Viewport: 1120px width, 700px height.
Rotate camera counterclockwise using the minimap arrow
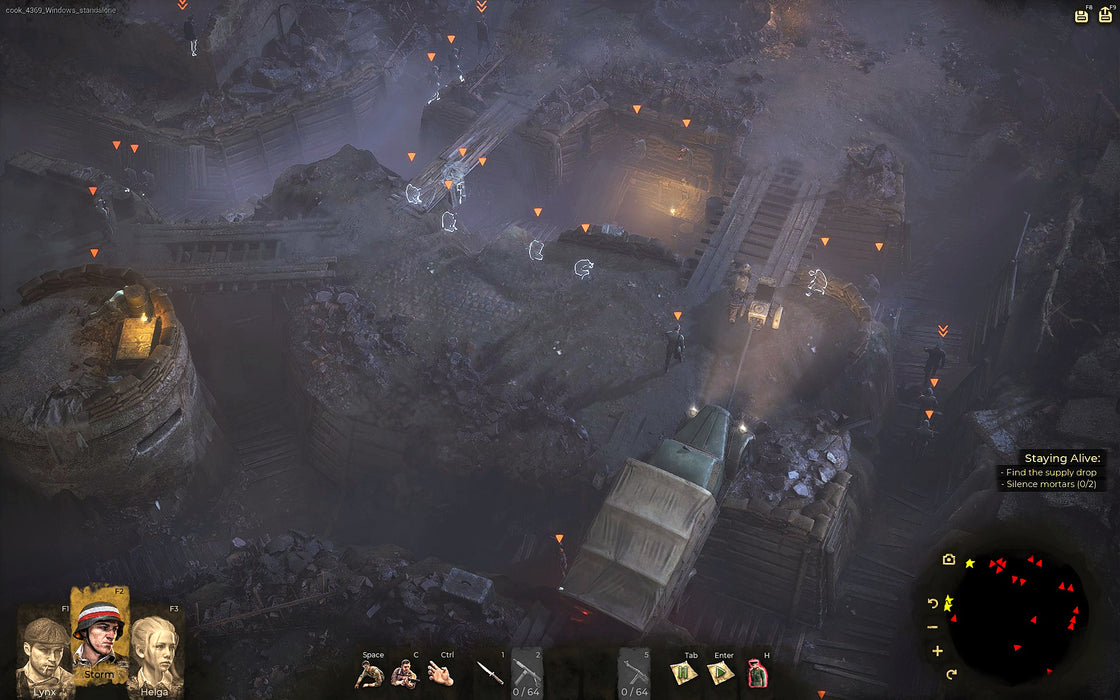click(934, 603)
